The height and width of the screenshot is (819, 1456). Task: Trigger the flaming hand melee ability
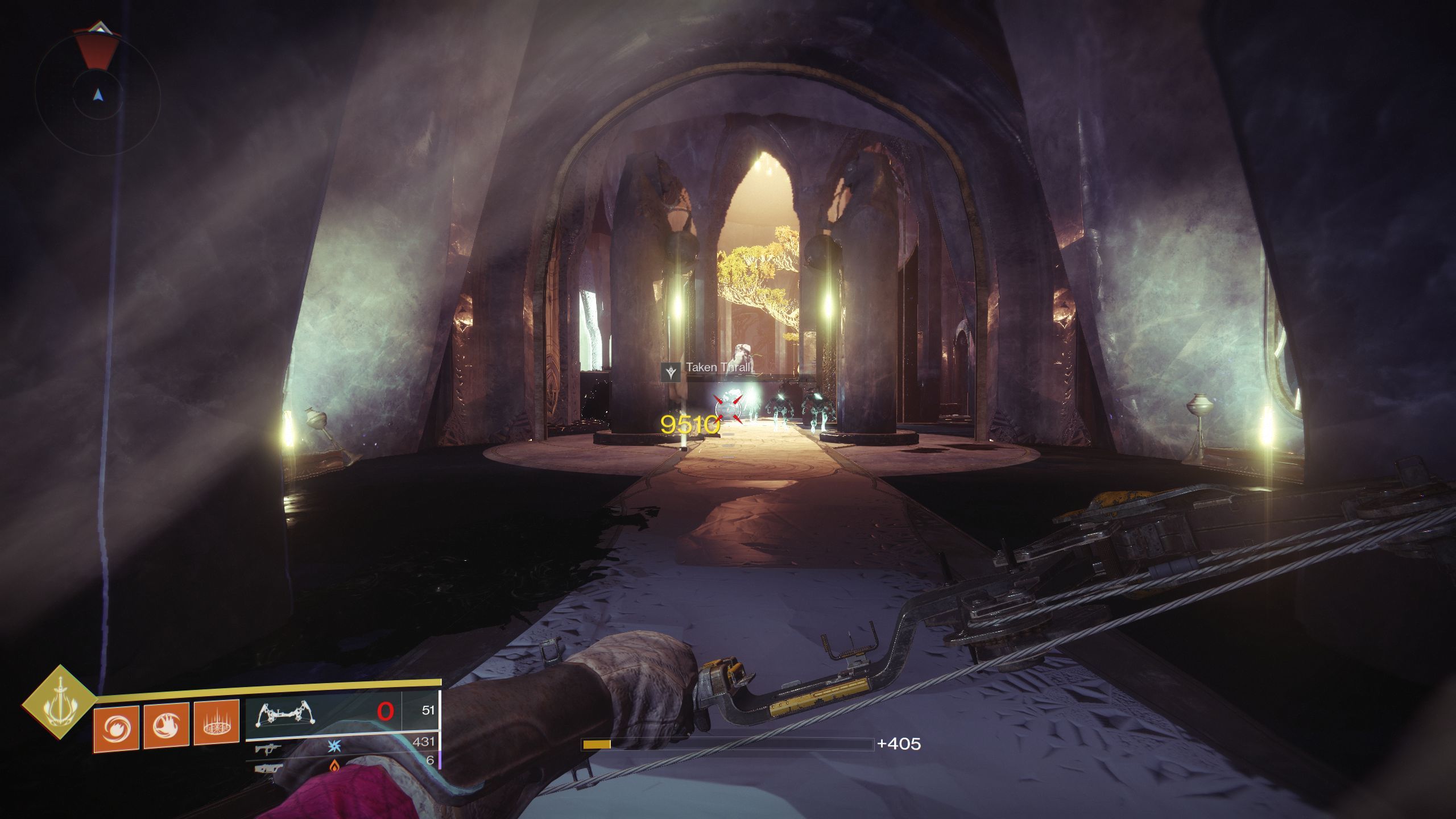[x=166, y=725]
